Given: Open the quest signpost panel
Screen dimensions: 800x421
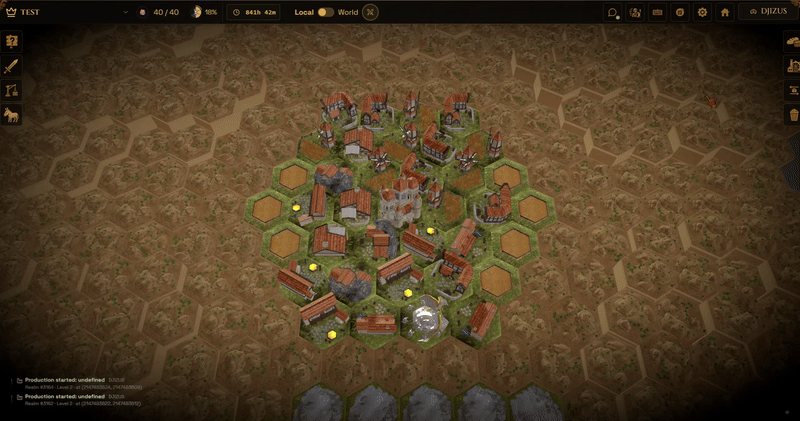Looking at the screenshot, I should tap(12, 42).
